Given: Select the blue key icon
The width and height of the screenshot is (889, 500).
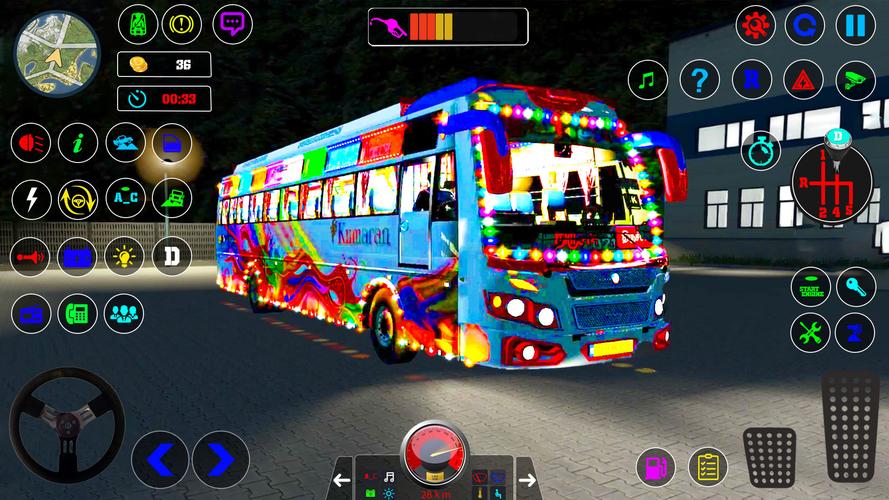Looking at the screenshot, I should (x=856, y=287).
